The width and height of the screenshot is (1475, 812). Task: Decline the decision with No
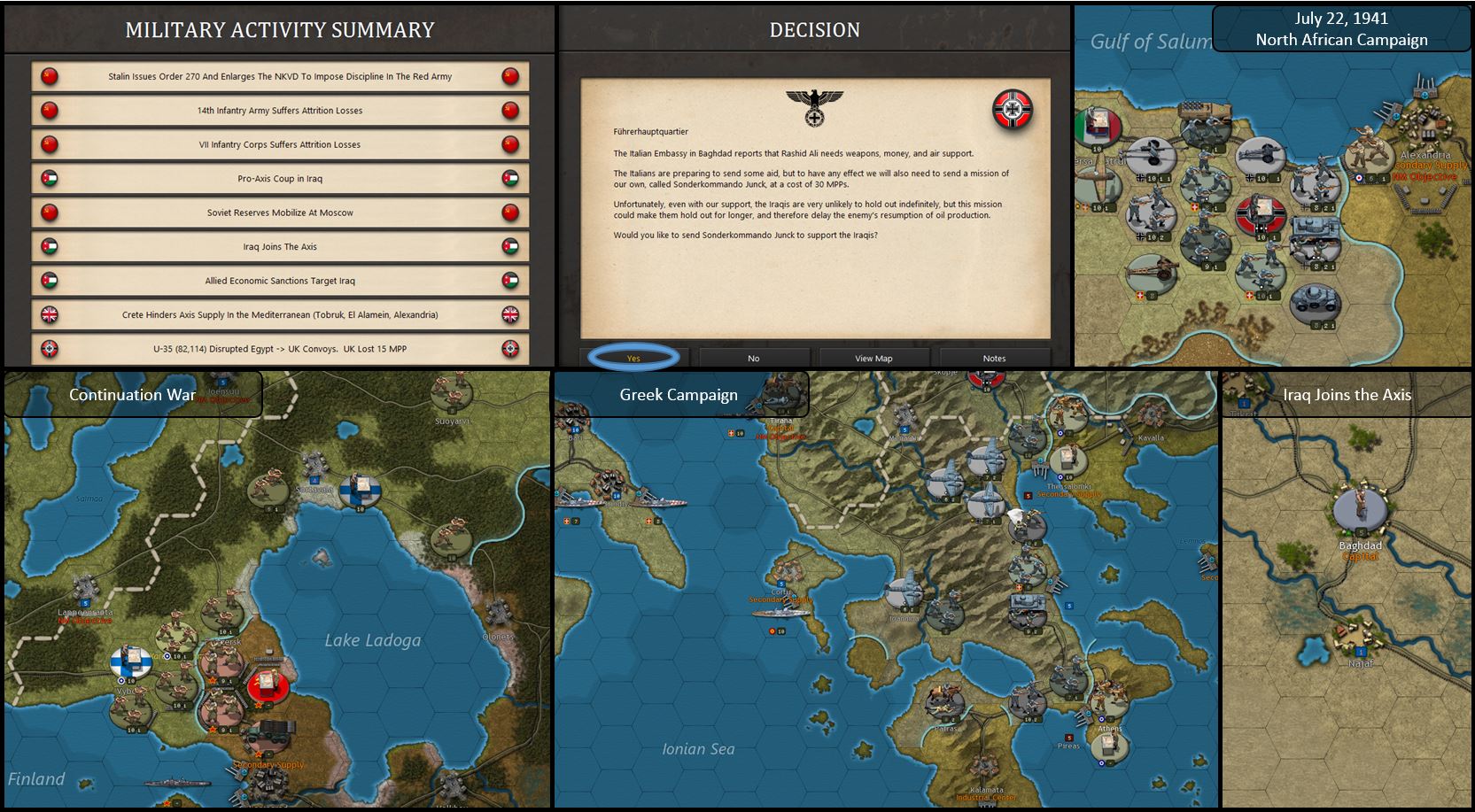coord(754,358)
